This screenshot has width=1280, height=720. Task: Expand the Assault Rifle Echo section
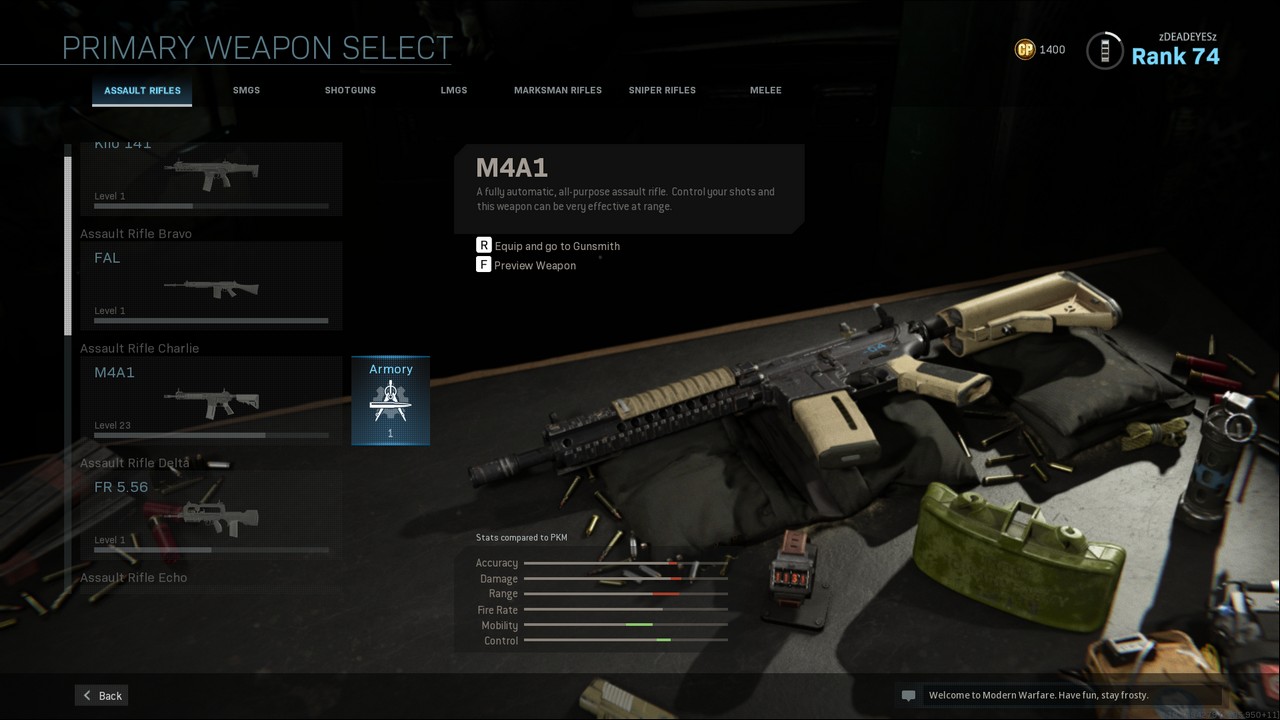tap(133, 577)
